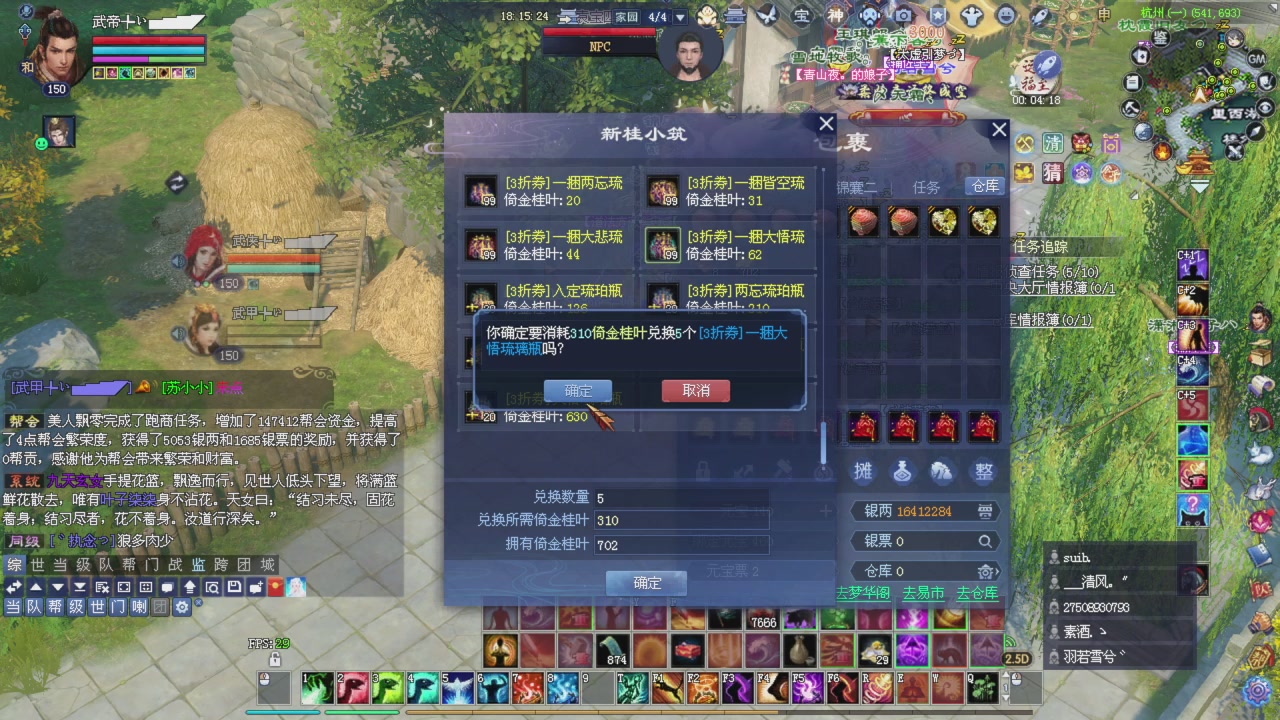The image size is (1280, 720).
Task: Click the potion bottle icon in the bag panel
Action: [903, 472]
